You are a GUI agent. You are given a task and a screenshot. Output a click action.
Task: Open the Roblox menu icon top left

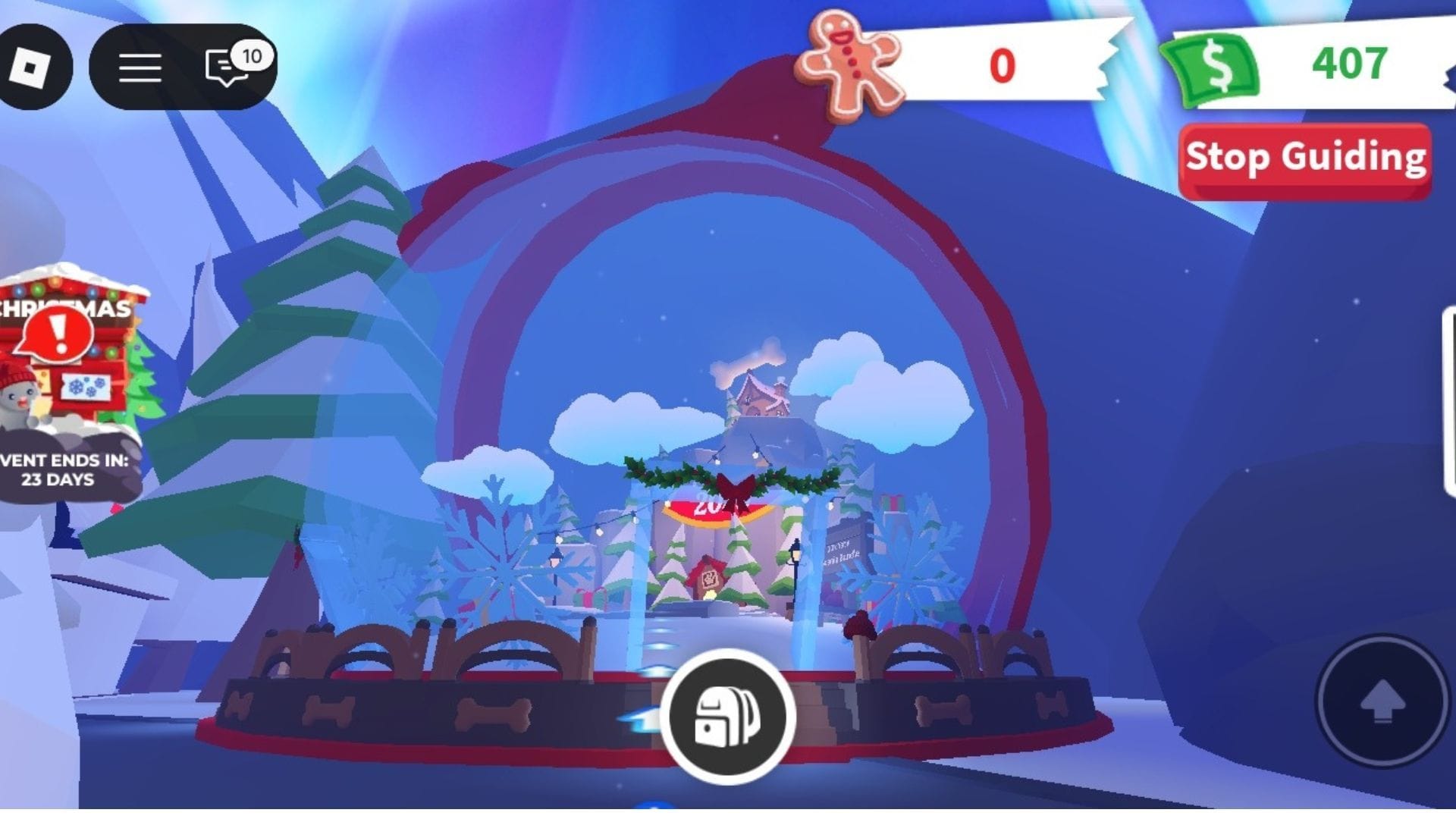click(x=29, y=67)
